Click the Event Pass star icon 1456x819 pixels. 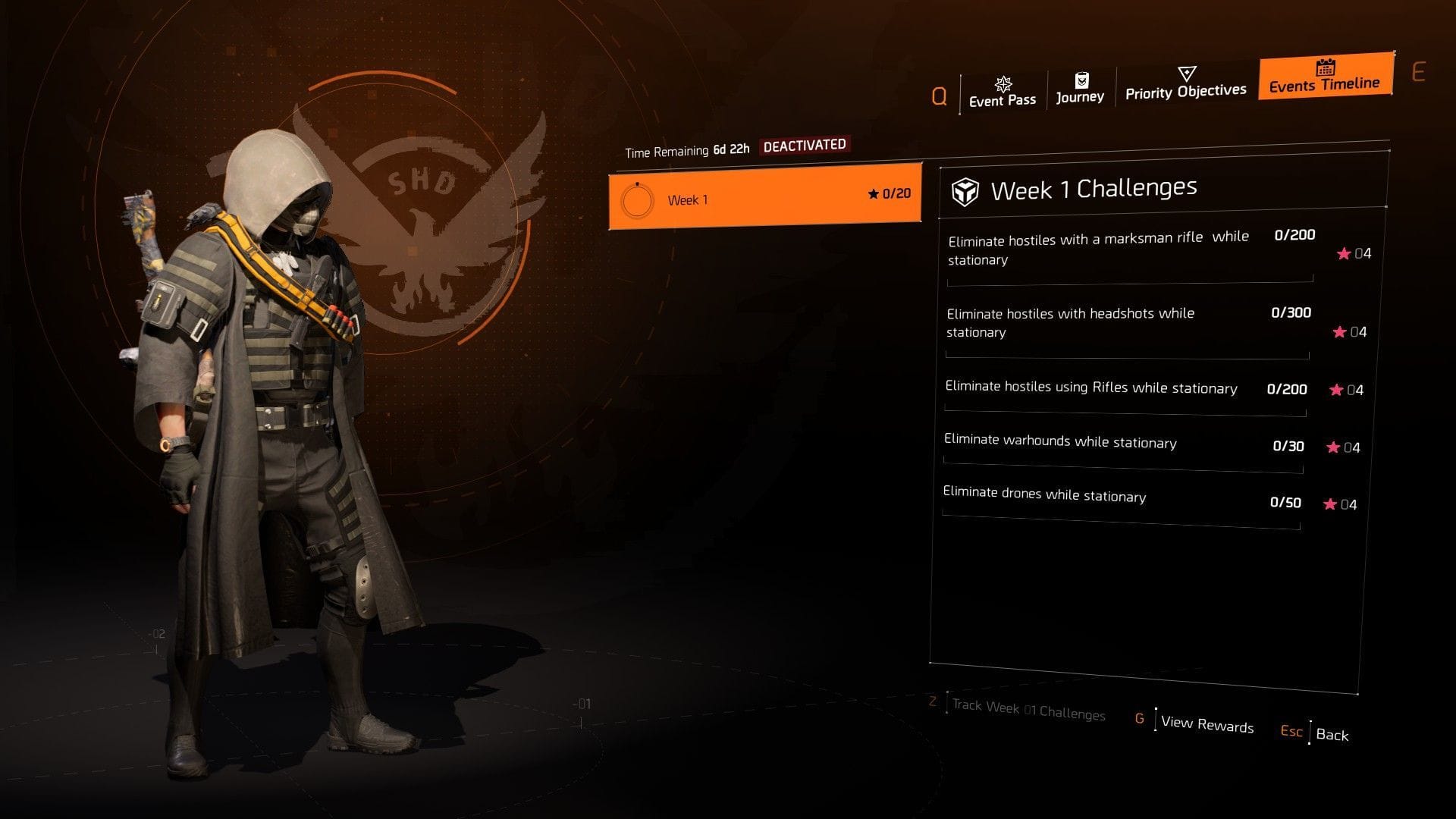[x=1003, y=83]
